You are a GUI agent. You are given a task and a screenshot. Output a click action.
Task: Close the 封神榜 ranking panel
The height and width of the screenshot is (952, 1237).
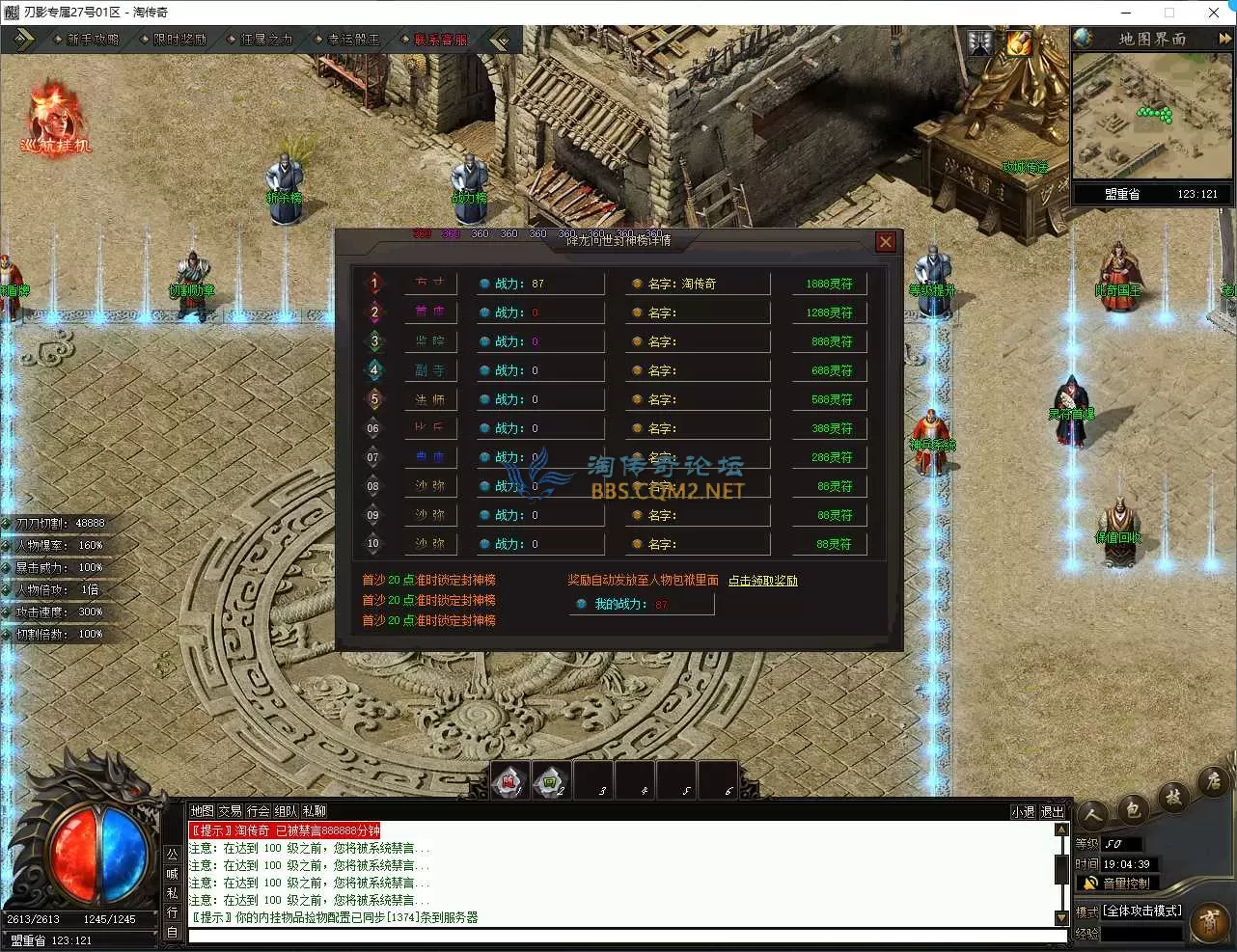click(x=886, y=242)
